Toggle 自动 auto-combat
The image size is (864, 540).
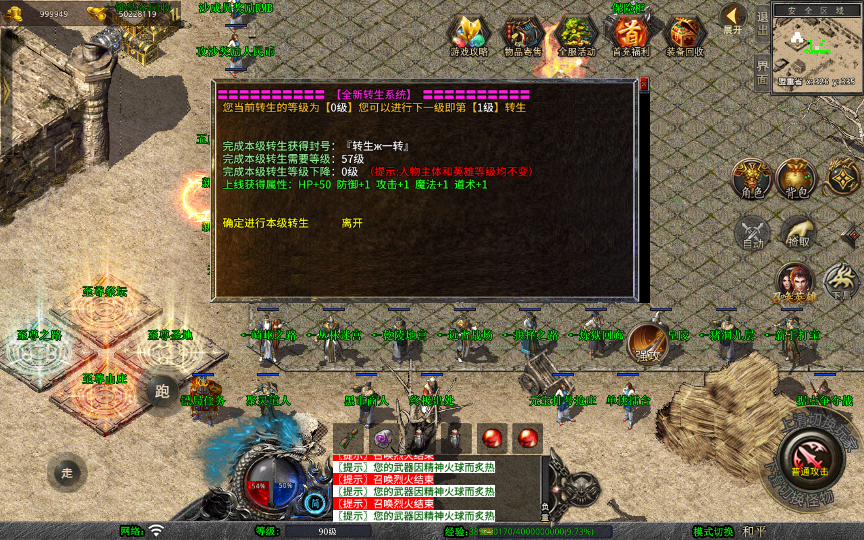coord(751,232)
